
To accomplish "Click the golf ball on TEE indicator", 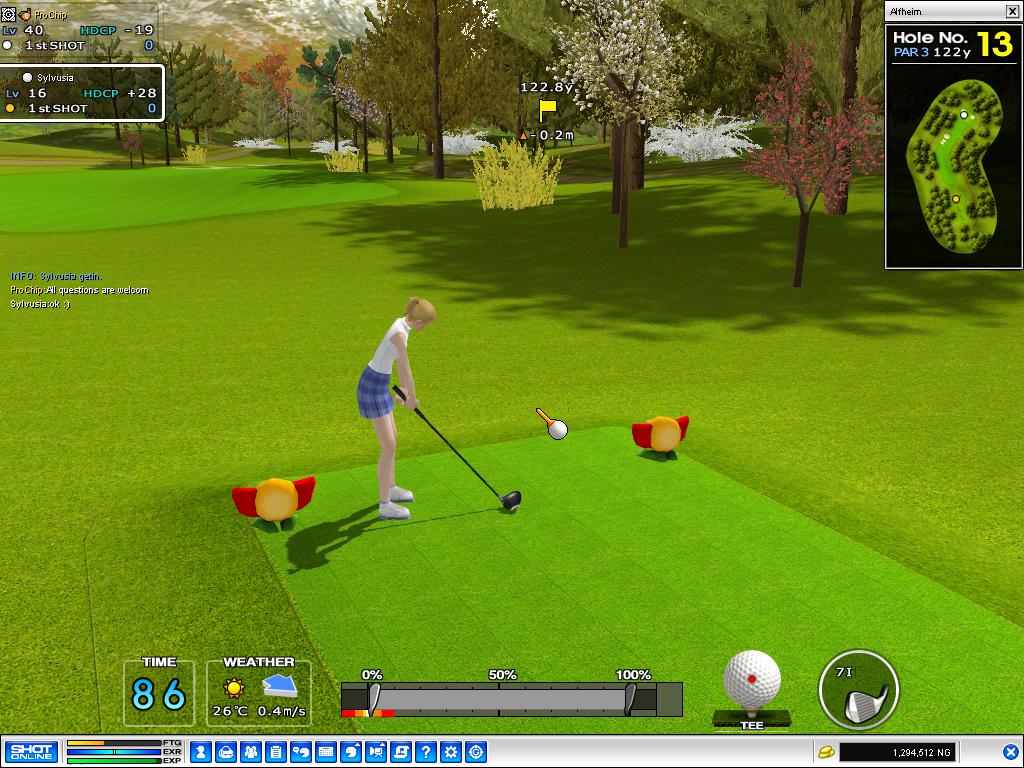I will coord(751,682).
